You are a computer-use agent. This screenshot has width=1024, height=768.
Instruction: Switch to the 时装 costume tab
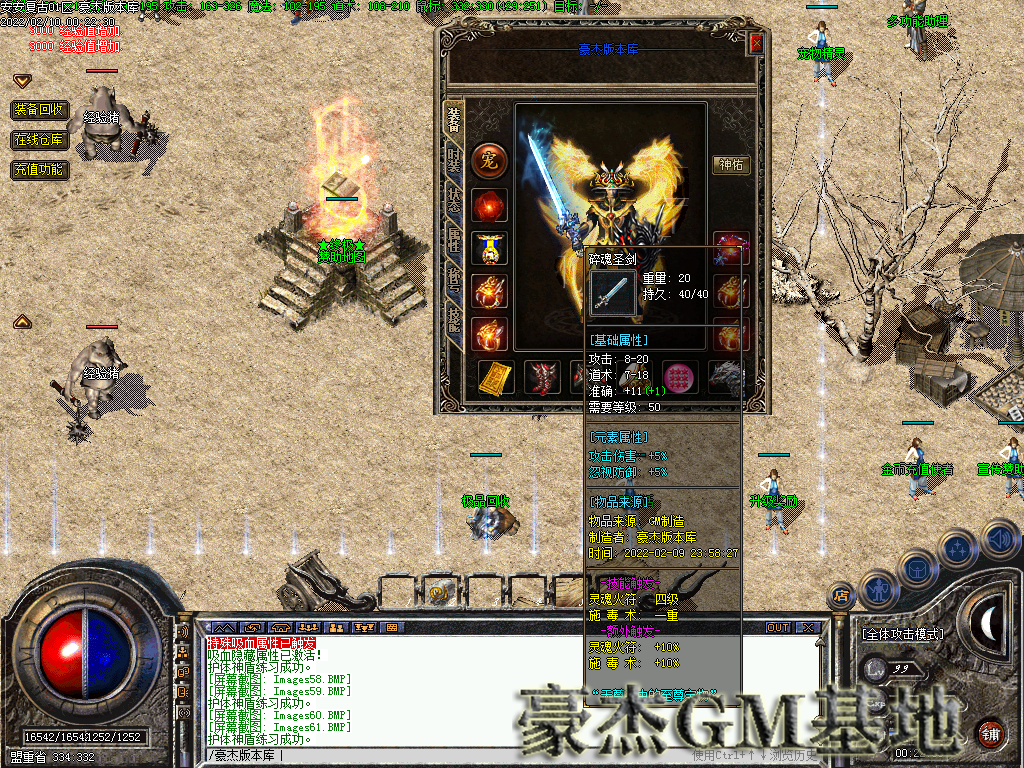pyautogui.click(x=454, y=157)
